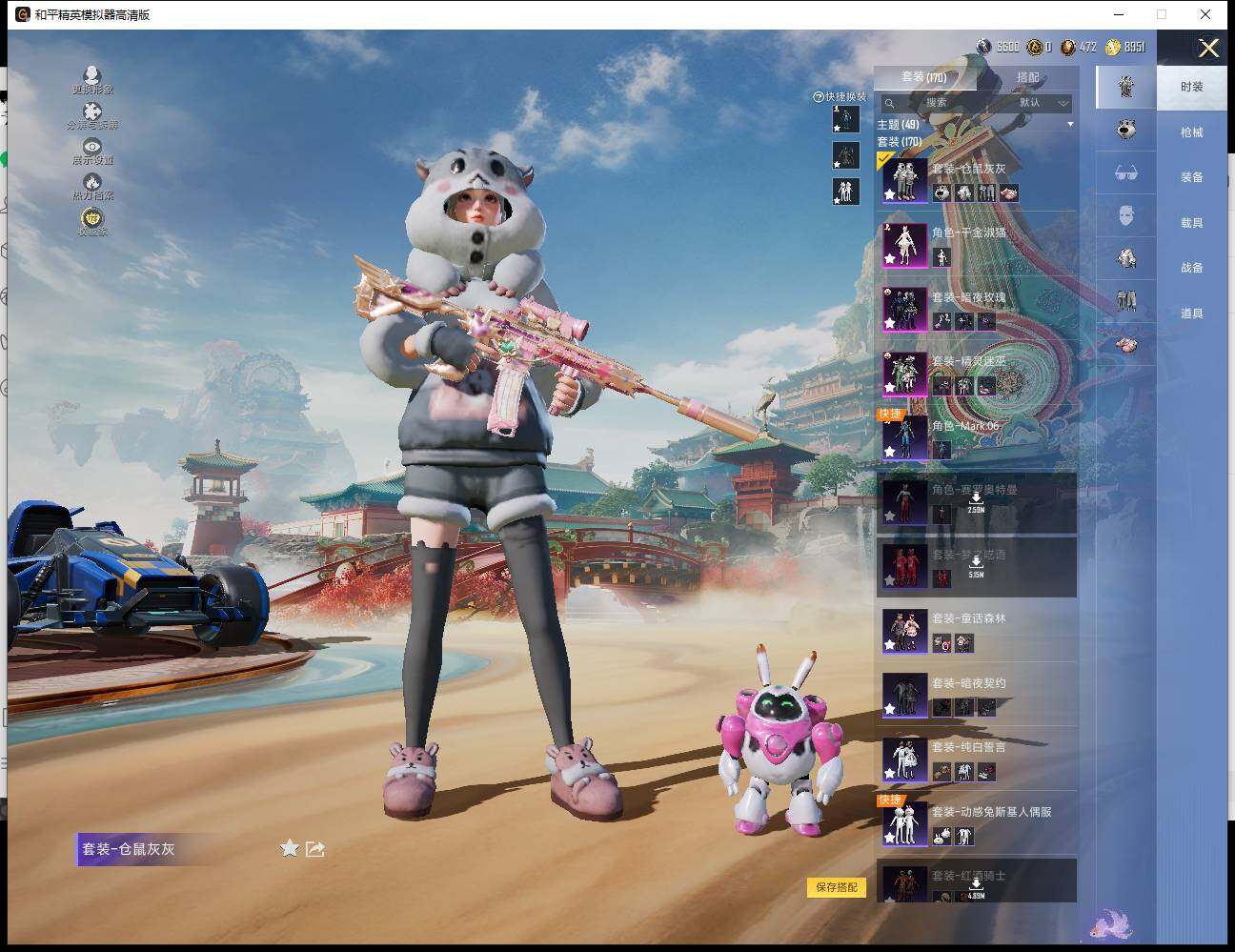The width and height of the screenshot is (1235, 952).
Task: Minimize the emulator window
Action: click(1118, 14)
